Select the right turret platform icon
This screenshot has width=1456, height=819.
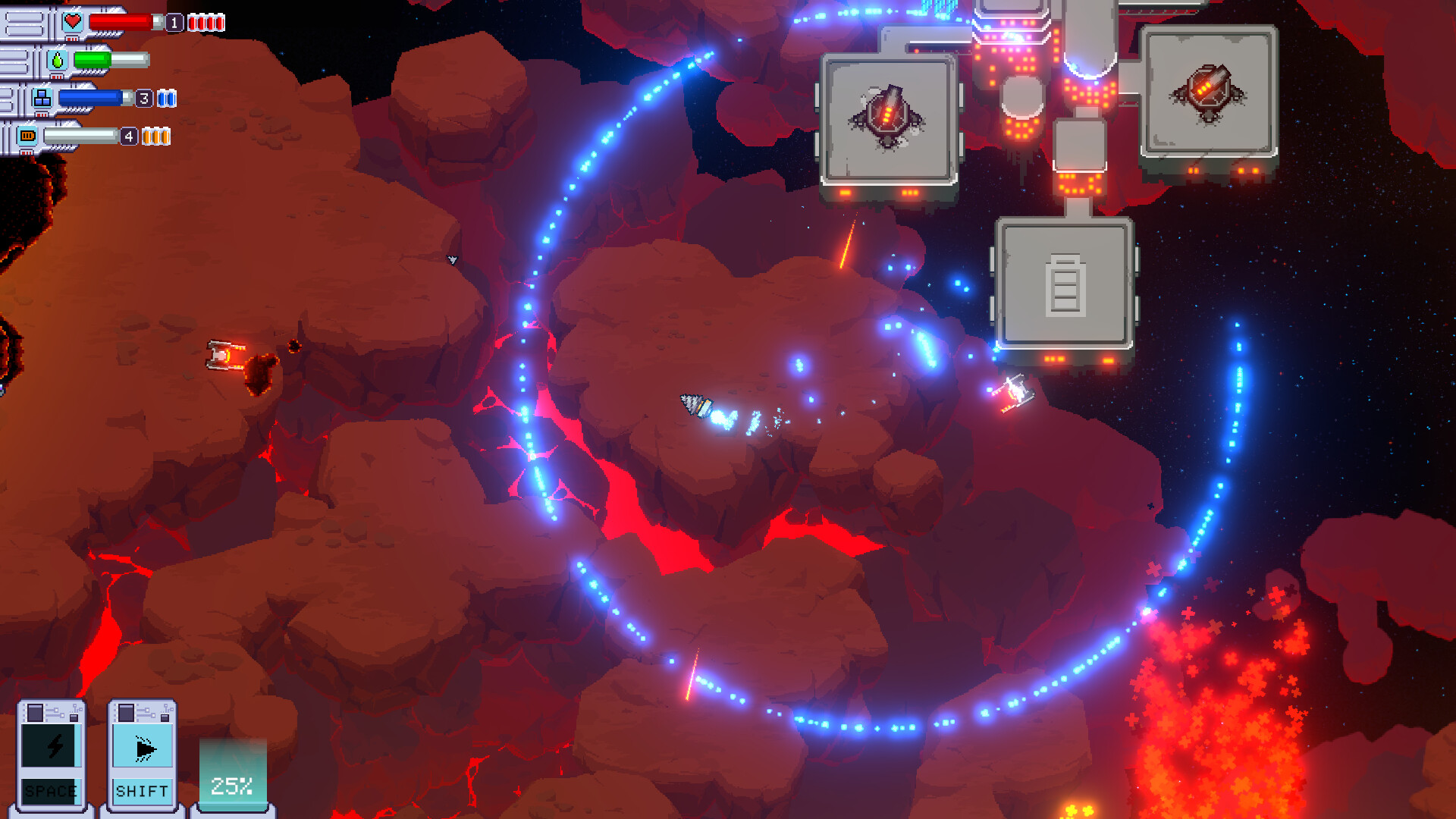(x=1208, y=93)
